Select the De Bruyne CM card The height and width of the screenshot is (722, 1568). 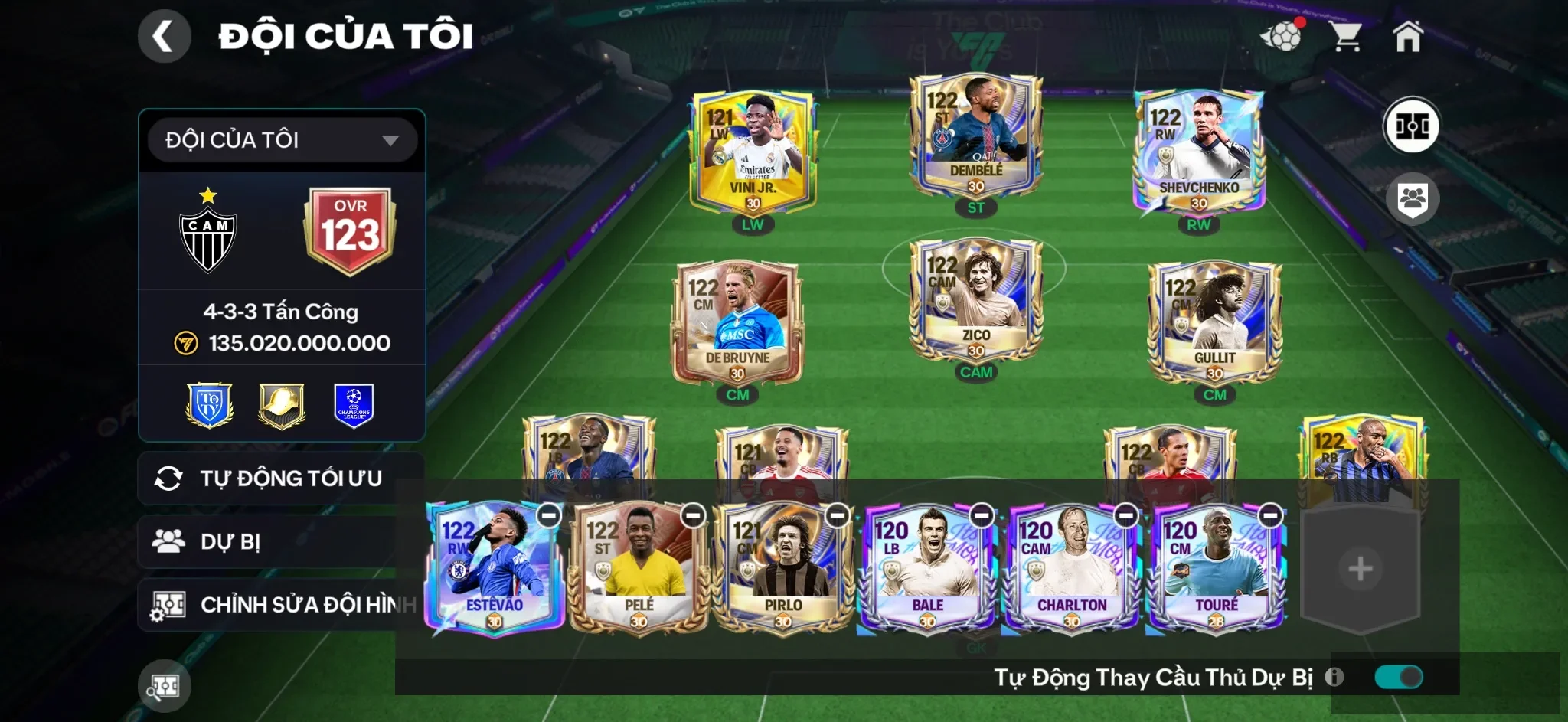point(737,323)
